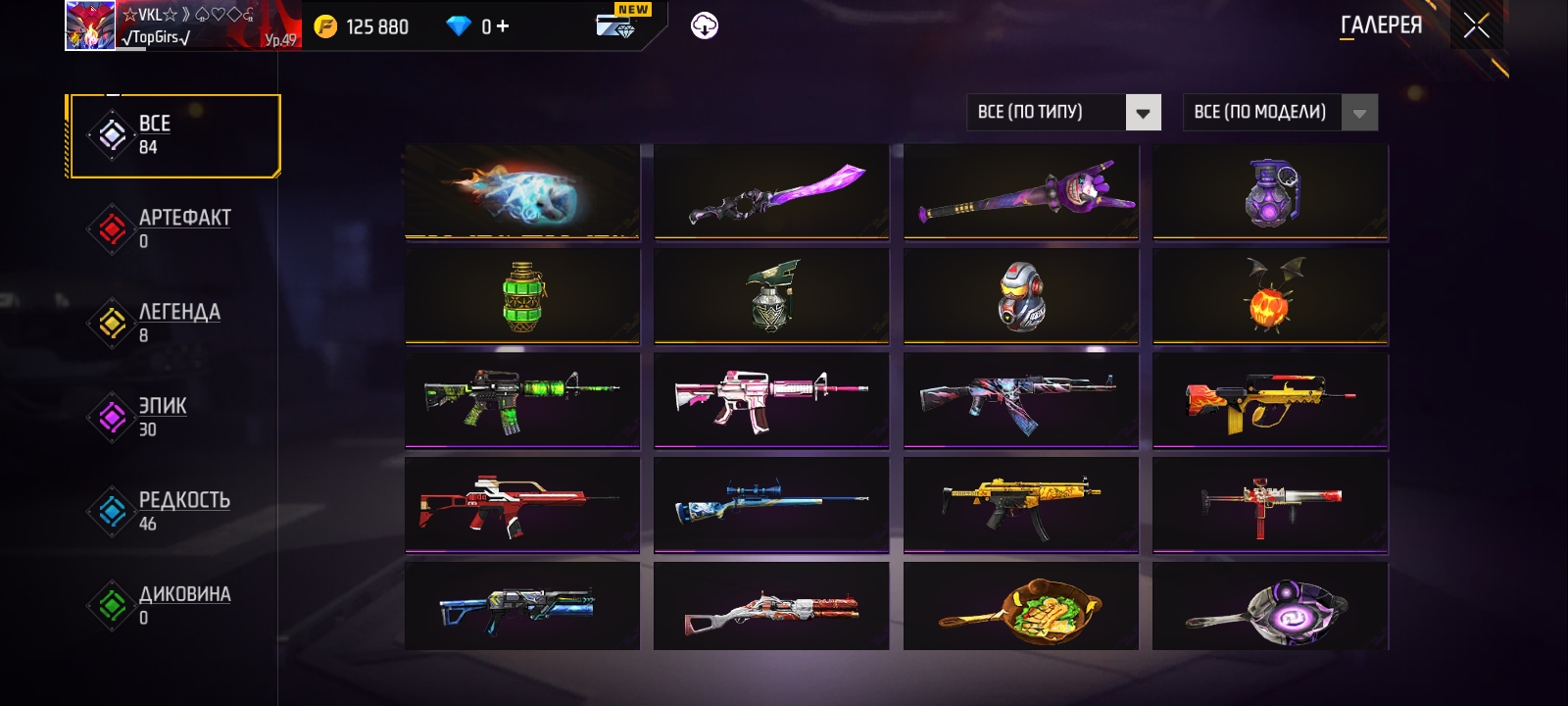Screen dimensions: 1568x706
Task: Select the jack-o'-lantern pumpkin grenade skin
Action: pos(1270,296)
